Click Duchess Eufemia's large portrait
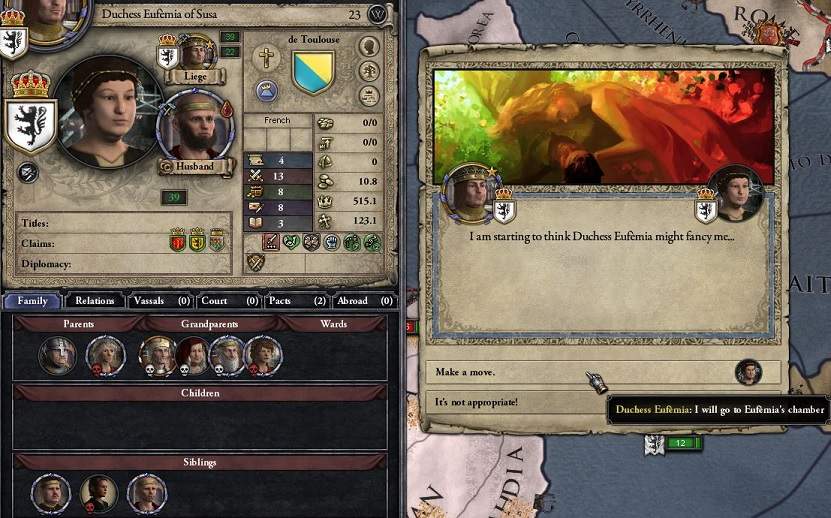 point(107,113)
